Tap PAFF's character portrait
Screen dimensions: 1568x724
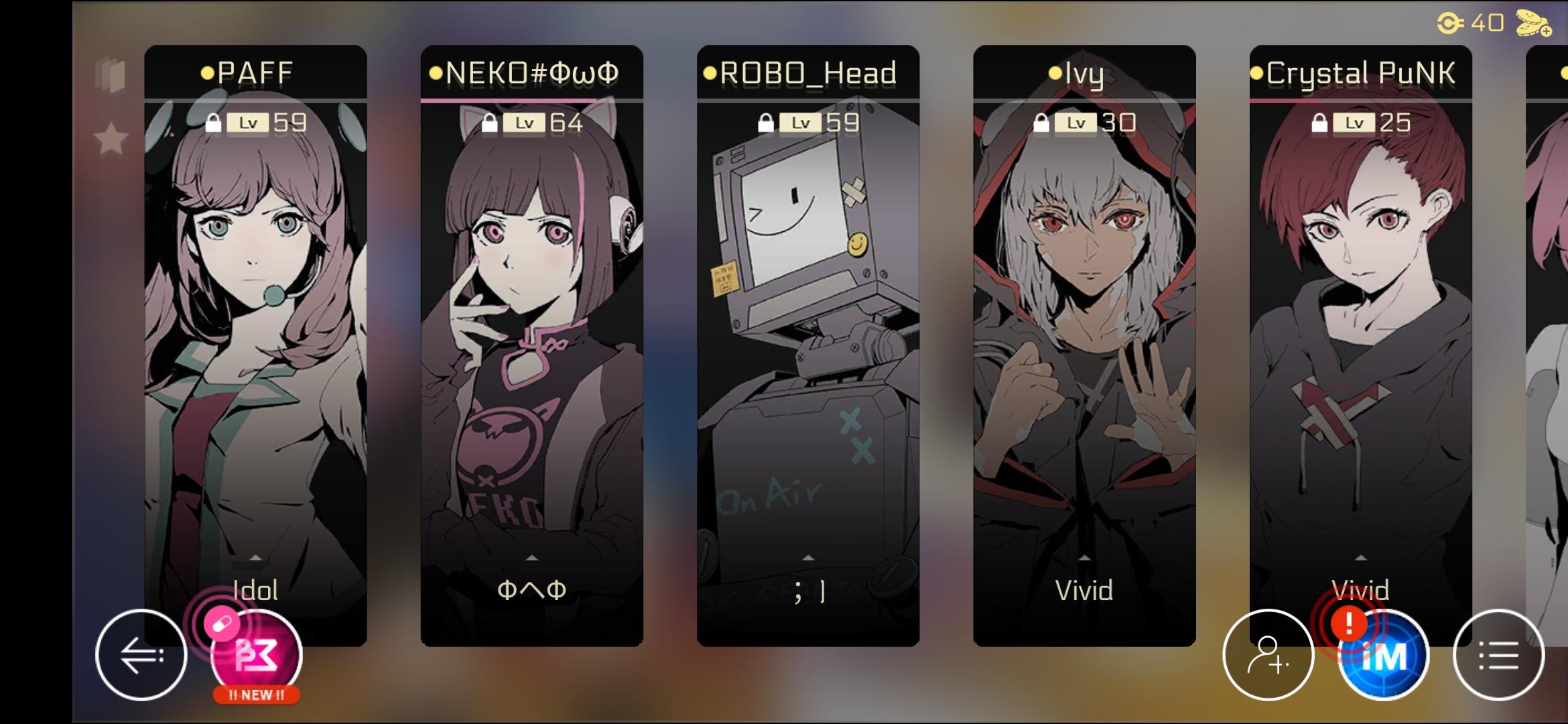pos(255,302)
